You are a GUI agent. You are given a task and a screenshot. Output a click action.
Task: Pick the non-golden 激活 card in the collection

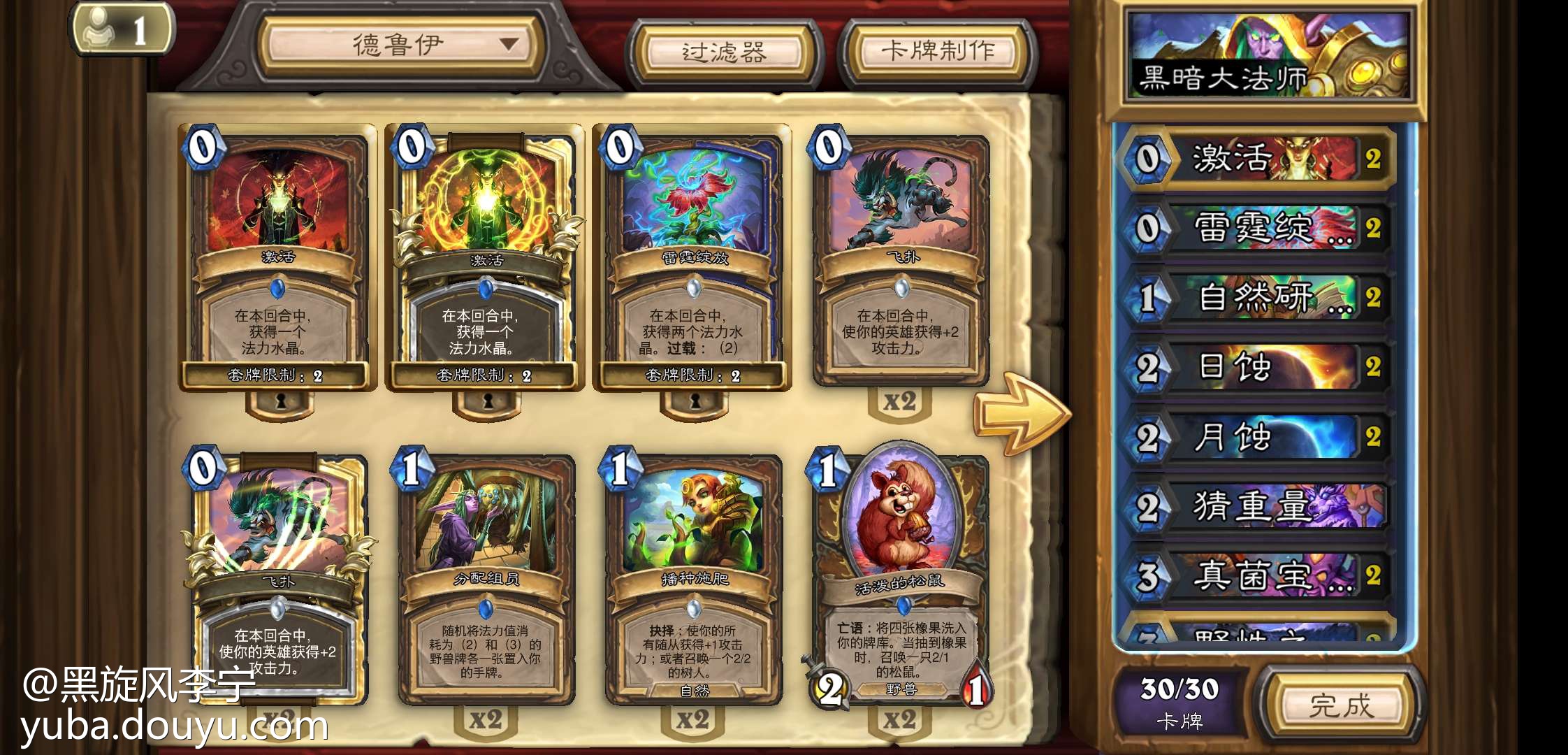pos(277,259)
